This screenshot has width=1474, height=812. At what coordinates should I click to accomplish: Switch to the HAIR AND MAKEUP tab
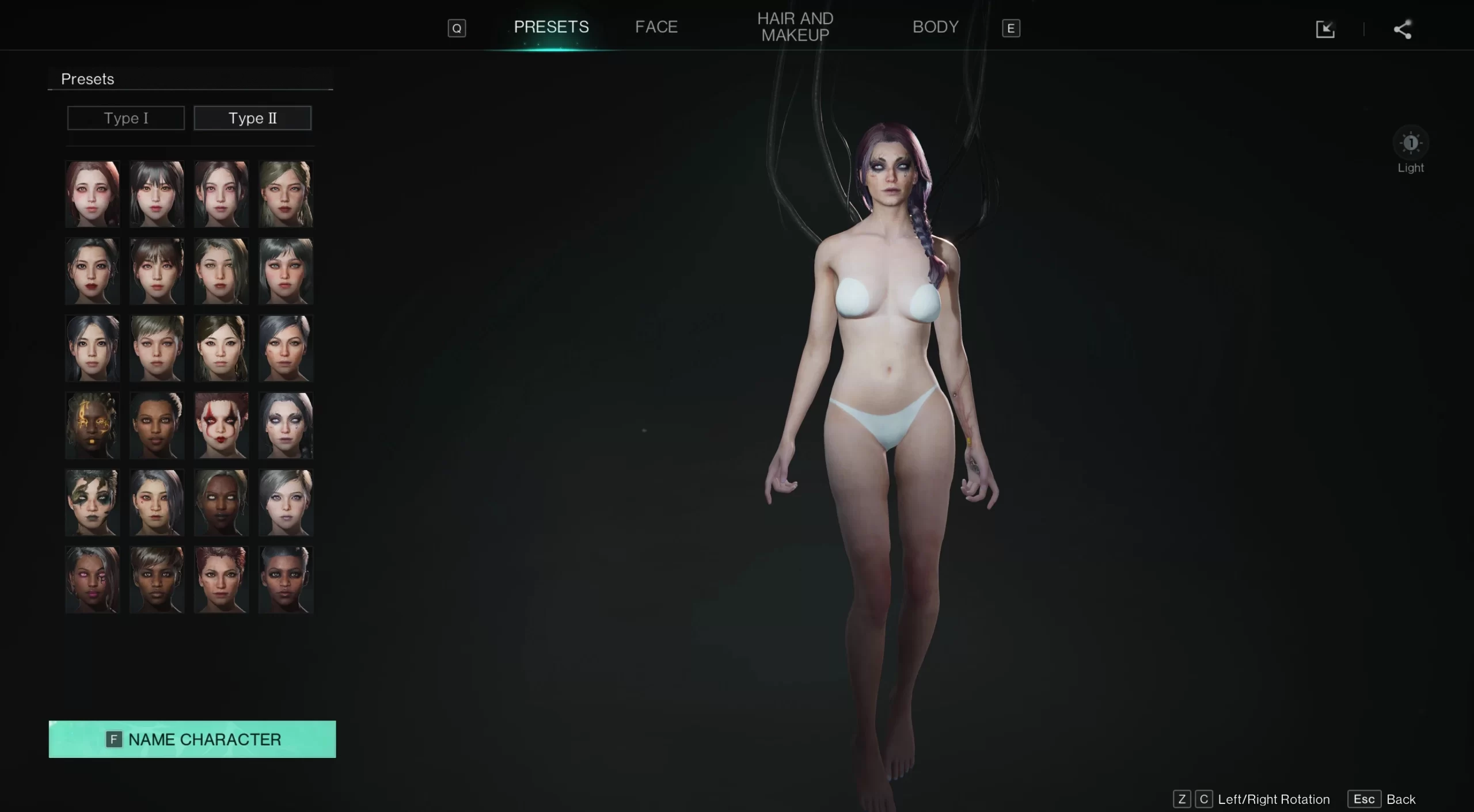point(796,26)
